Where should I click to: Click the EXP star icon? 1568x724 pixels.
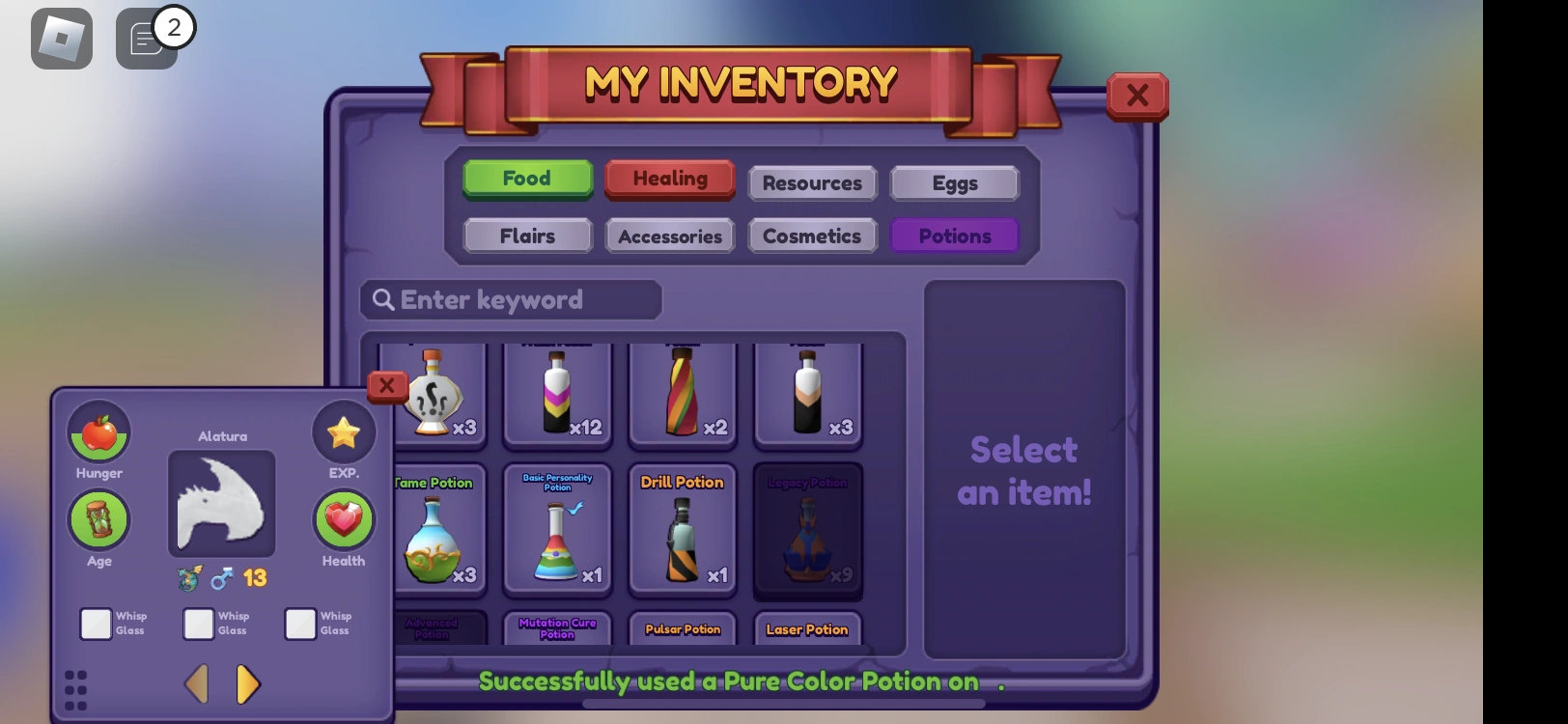[343, 432]
